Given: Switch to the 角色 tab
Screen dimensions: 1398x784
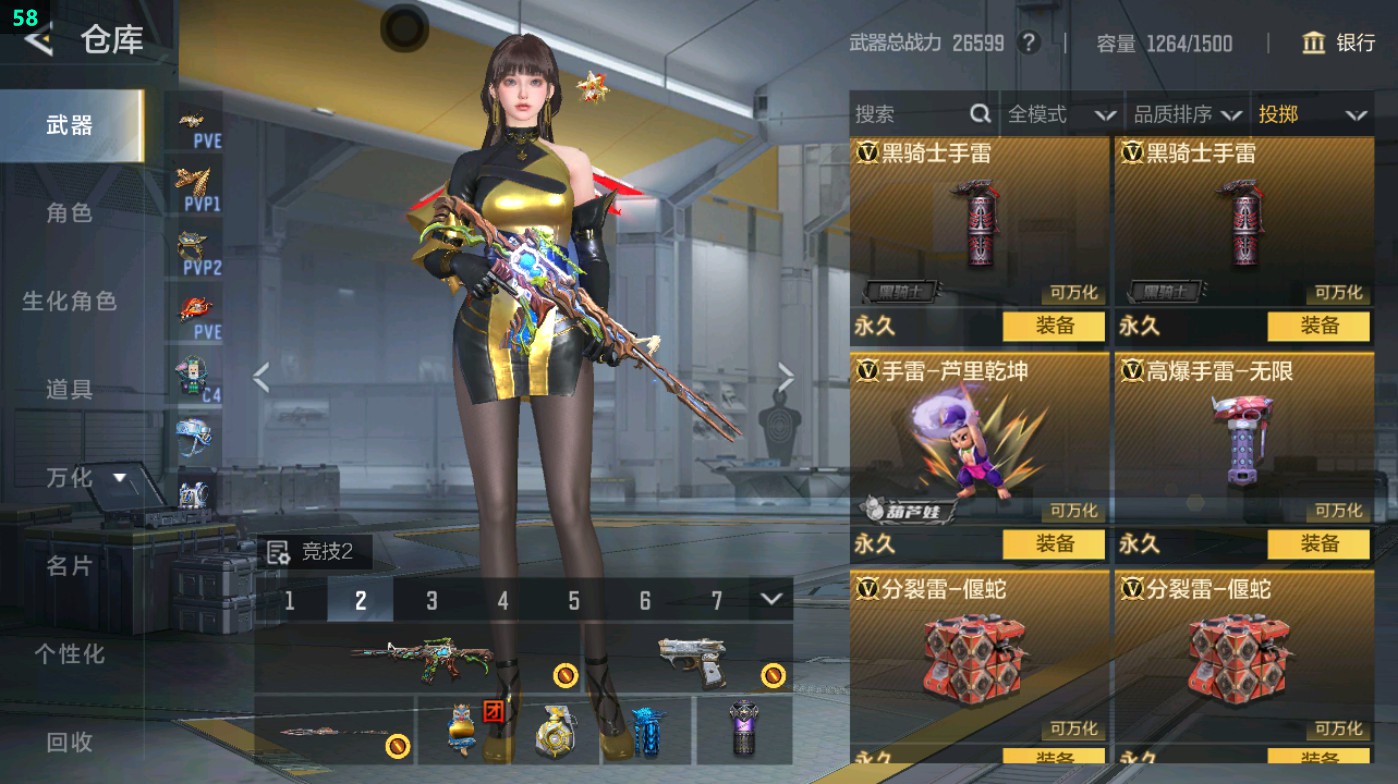Looking at the screenshot, I should (70, 215).
